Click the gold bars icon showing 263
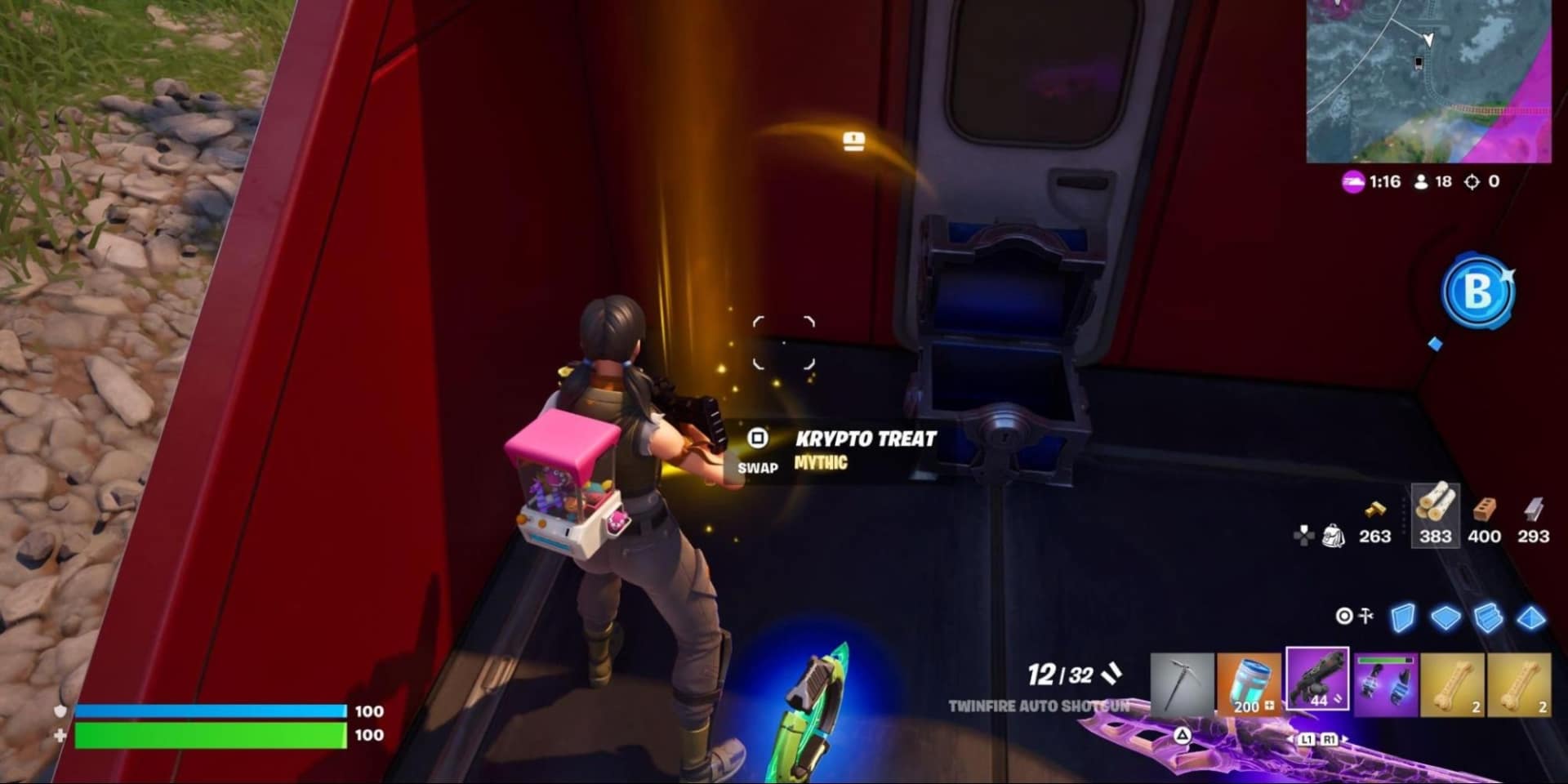The image size is (1568, 784). [1375, 511]
